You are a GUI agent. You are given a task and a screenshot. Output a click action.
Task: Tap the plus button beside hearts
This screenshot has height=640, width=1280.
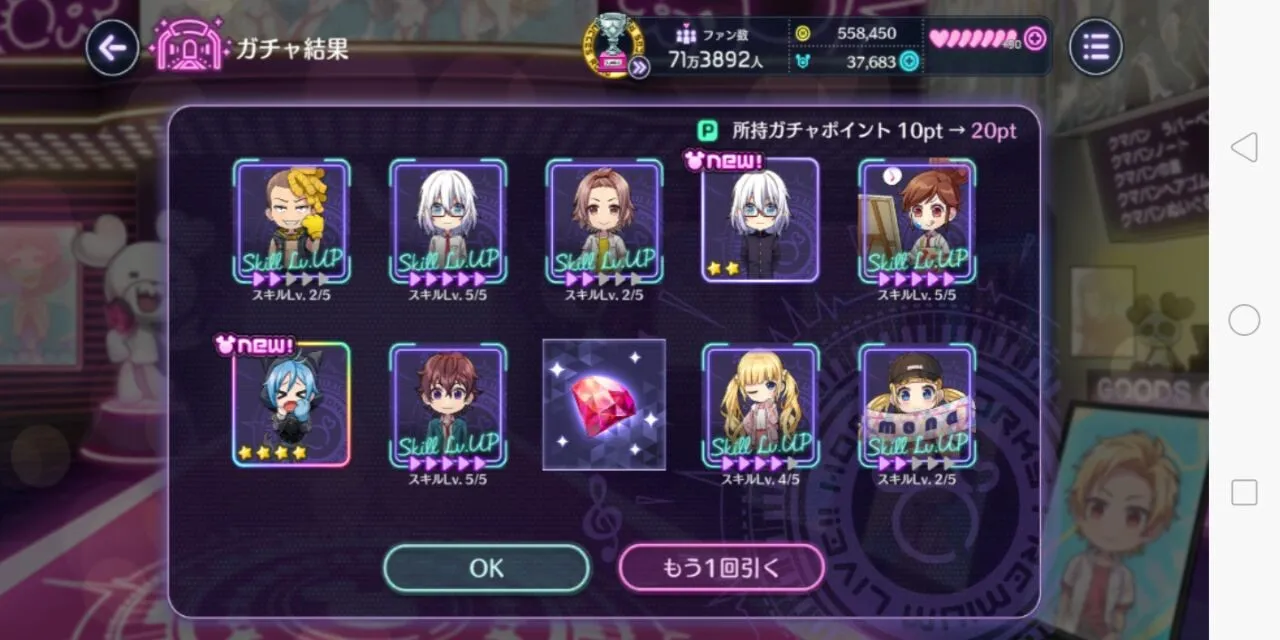(x=1035, y=39)
